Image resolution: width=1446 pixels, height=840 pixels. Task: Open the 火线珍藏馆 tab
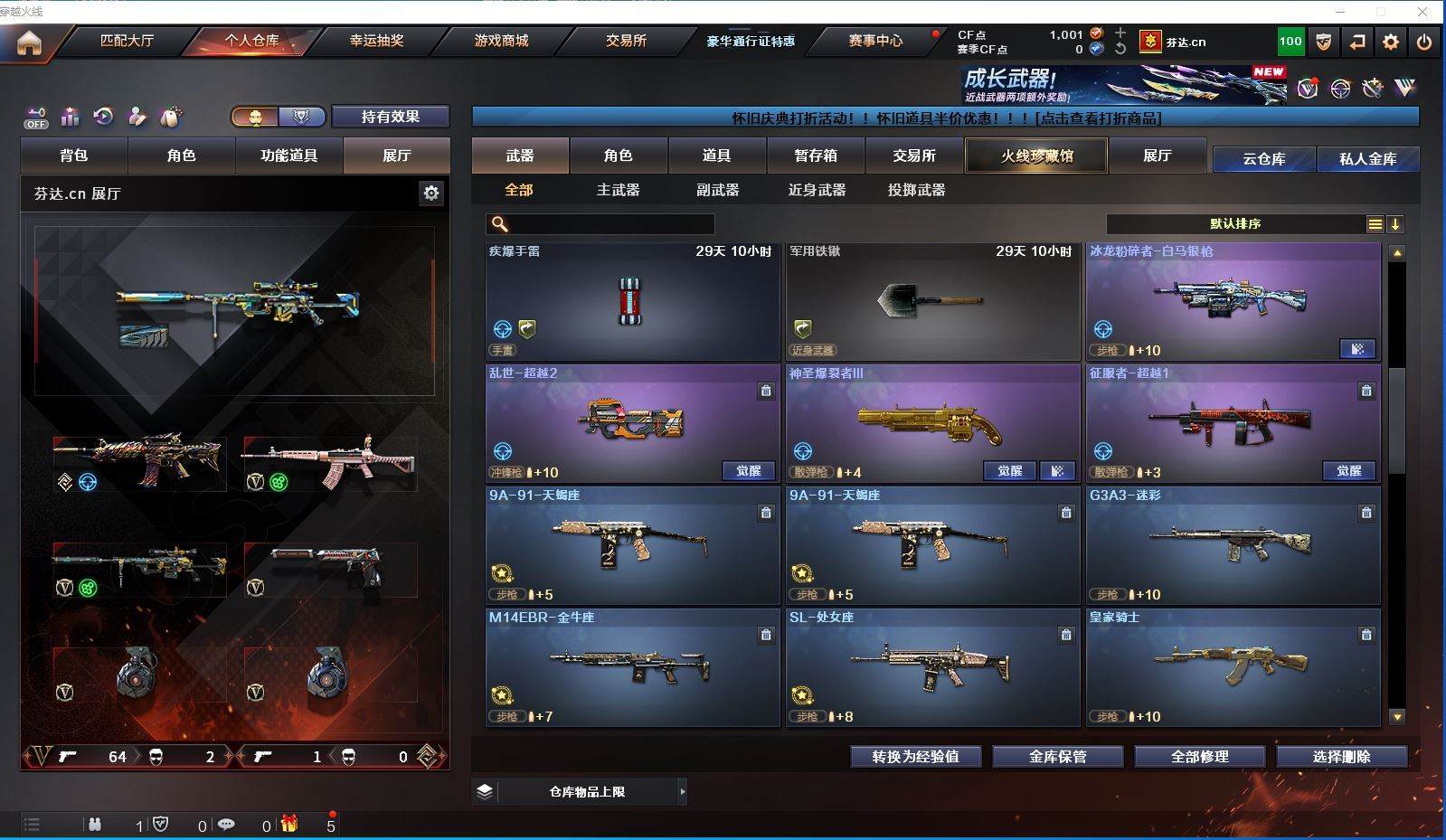pos(1036,156)
